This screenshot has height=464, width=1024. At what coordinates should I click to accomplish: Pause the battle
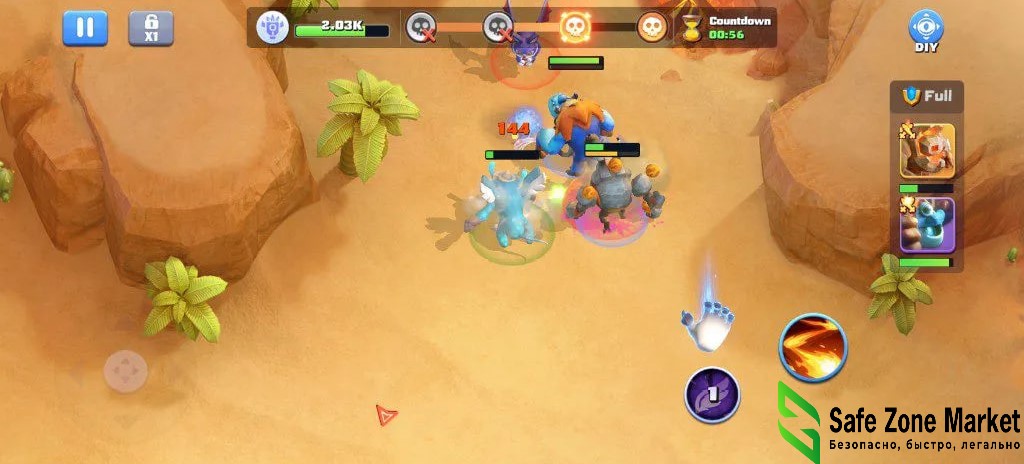coord(85,28)
